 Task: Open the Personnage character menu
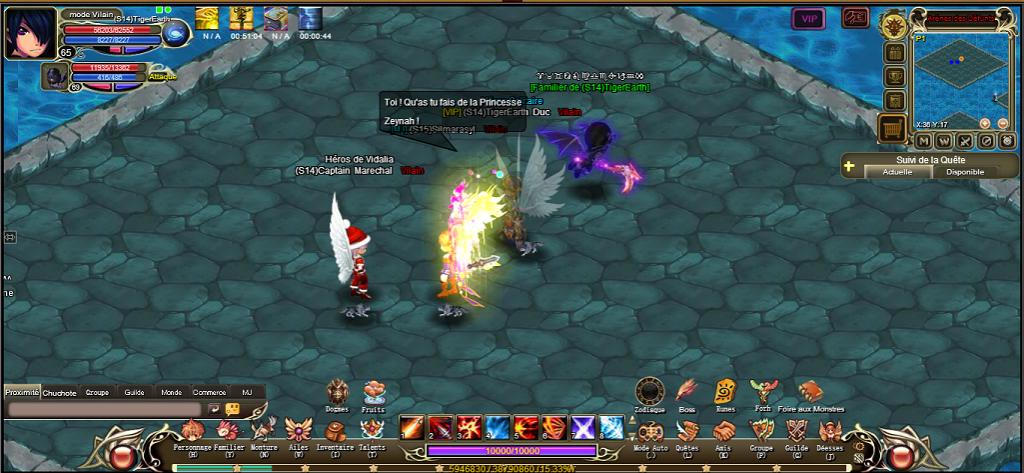tap(192, 432)
